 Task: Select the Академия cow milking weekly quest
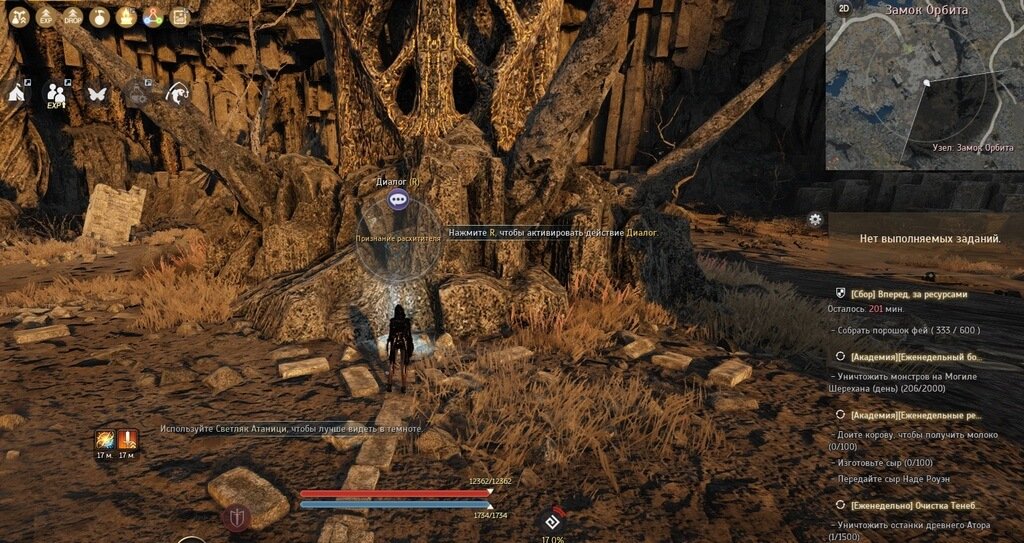tap(916, 414)
